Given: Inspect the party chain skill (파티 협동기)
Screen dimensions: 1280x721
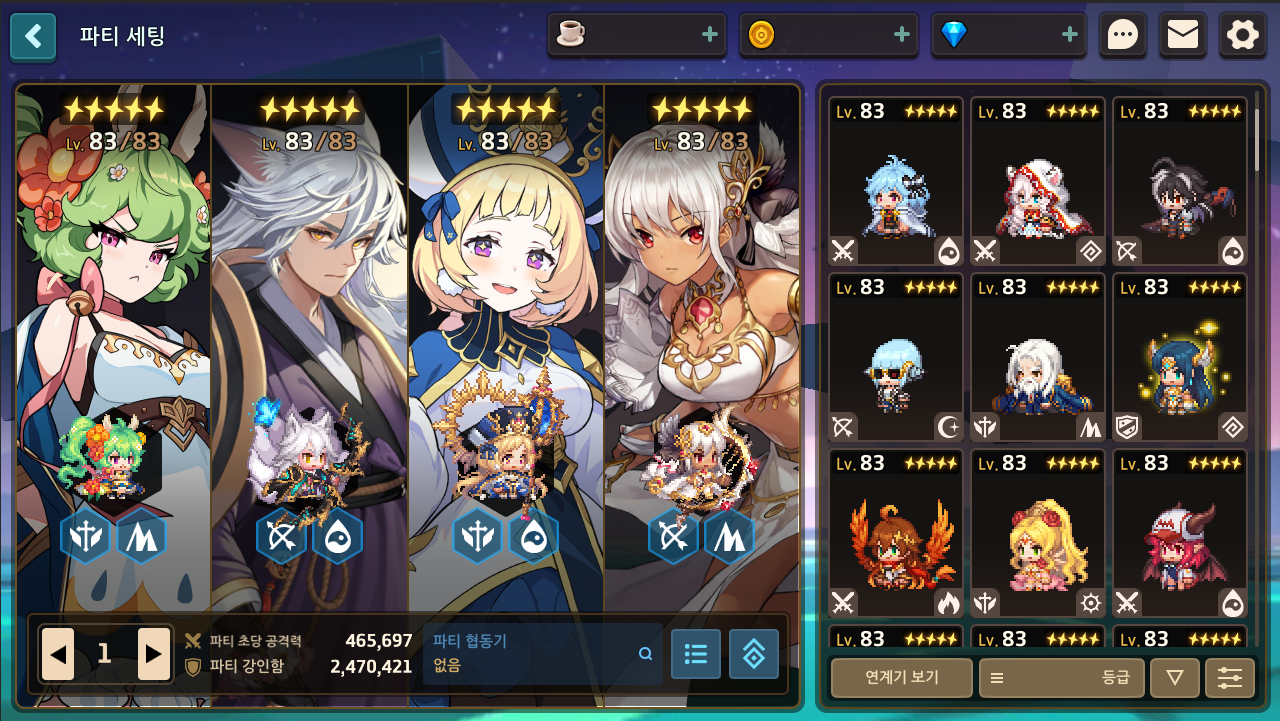Looking at the screenshot, I should [x=543, y=653].
